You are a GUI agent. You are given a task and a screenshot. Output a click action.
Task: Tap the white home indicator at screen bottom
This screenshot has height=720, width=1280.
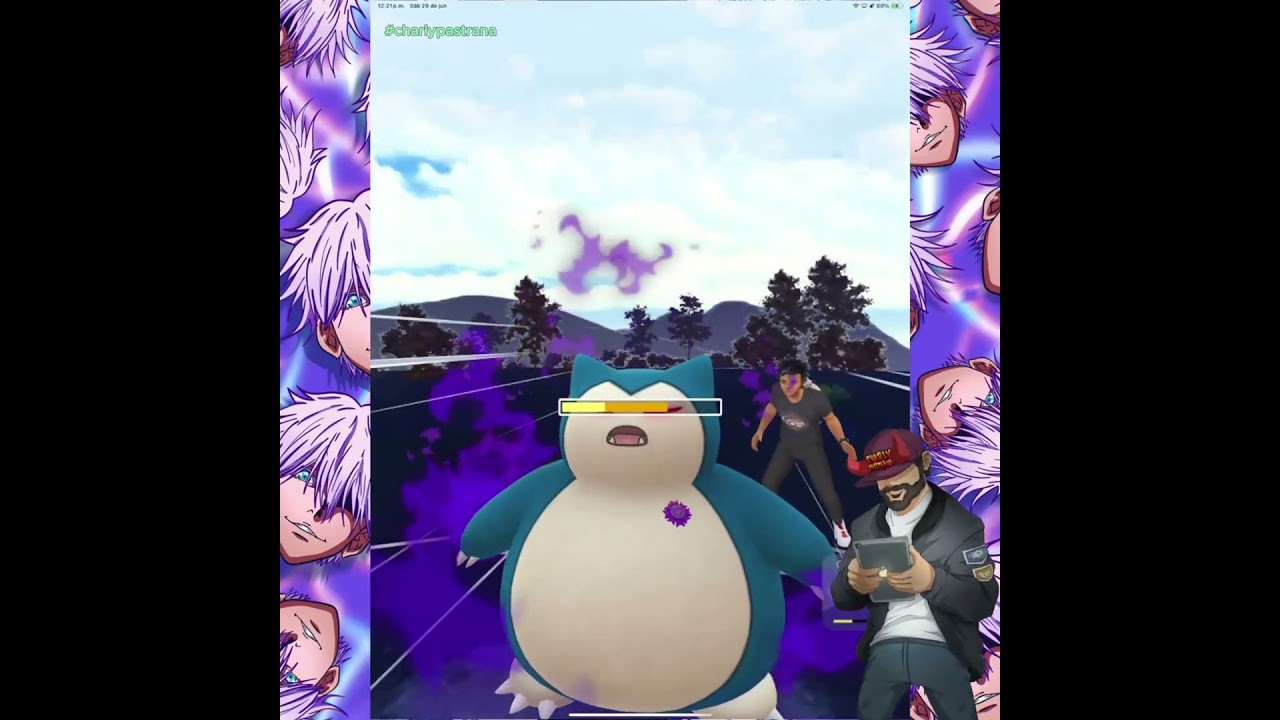click(x=640, y=716)
